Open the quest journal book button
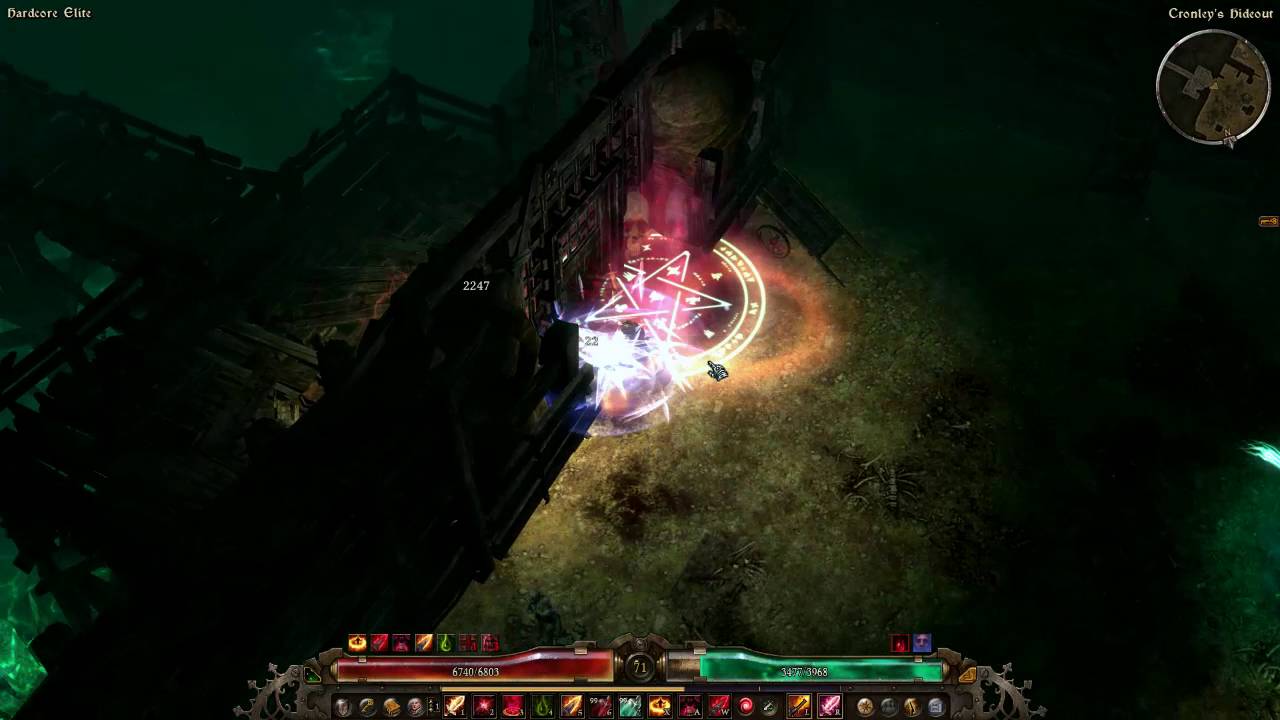The width and height of the screenshot is (1280, 720). click(391, 707)
